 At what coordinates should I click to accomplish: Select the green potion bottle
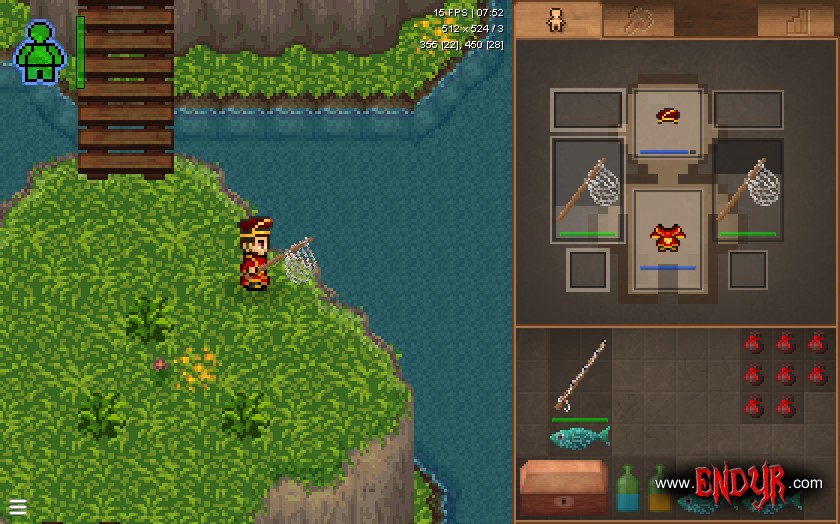(x=628, y=488)
